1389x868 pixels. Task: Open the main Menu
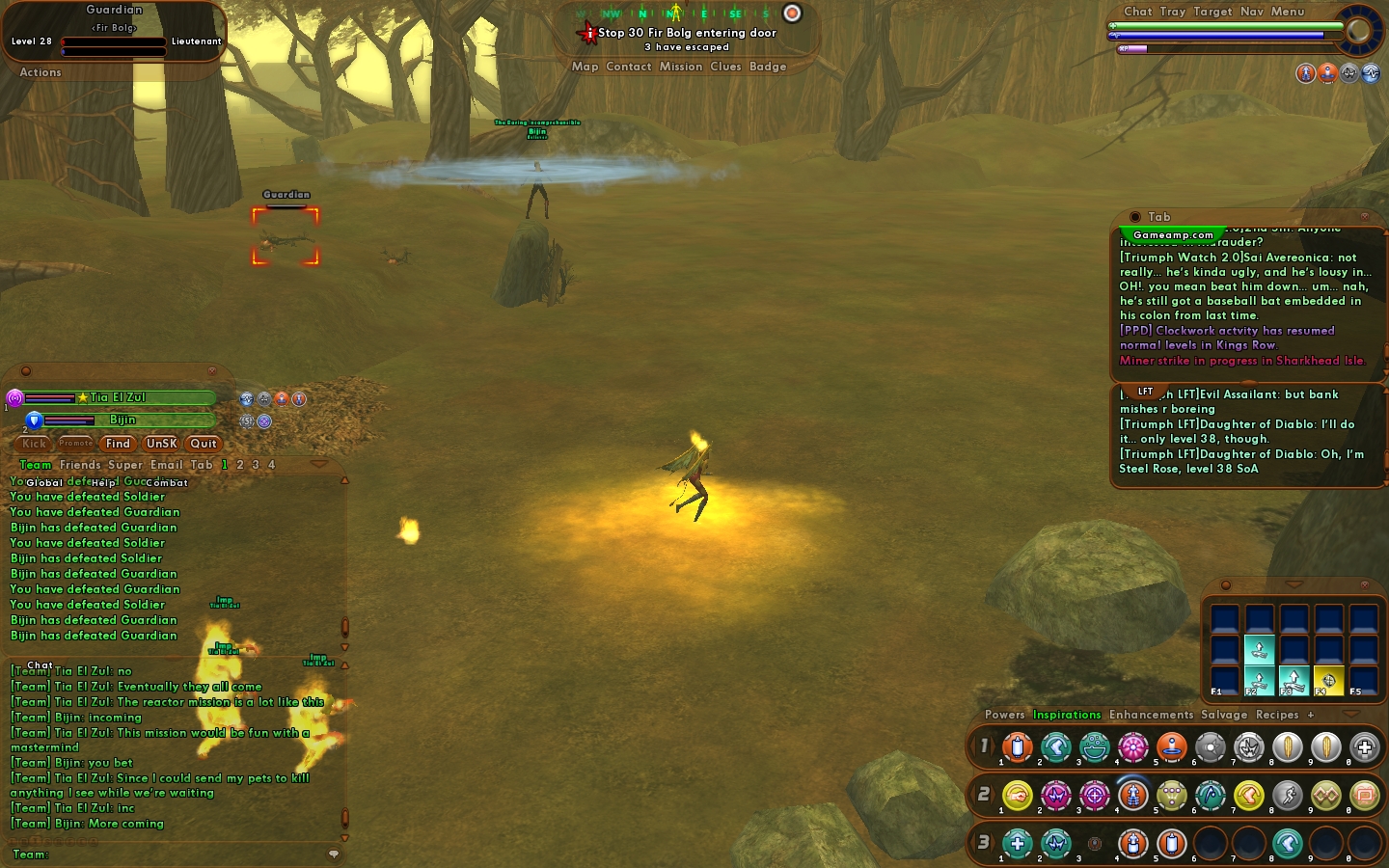pos(1288,12)
